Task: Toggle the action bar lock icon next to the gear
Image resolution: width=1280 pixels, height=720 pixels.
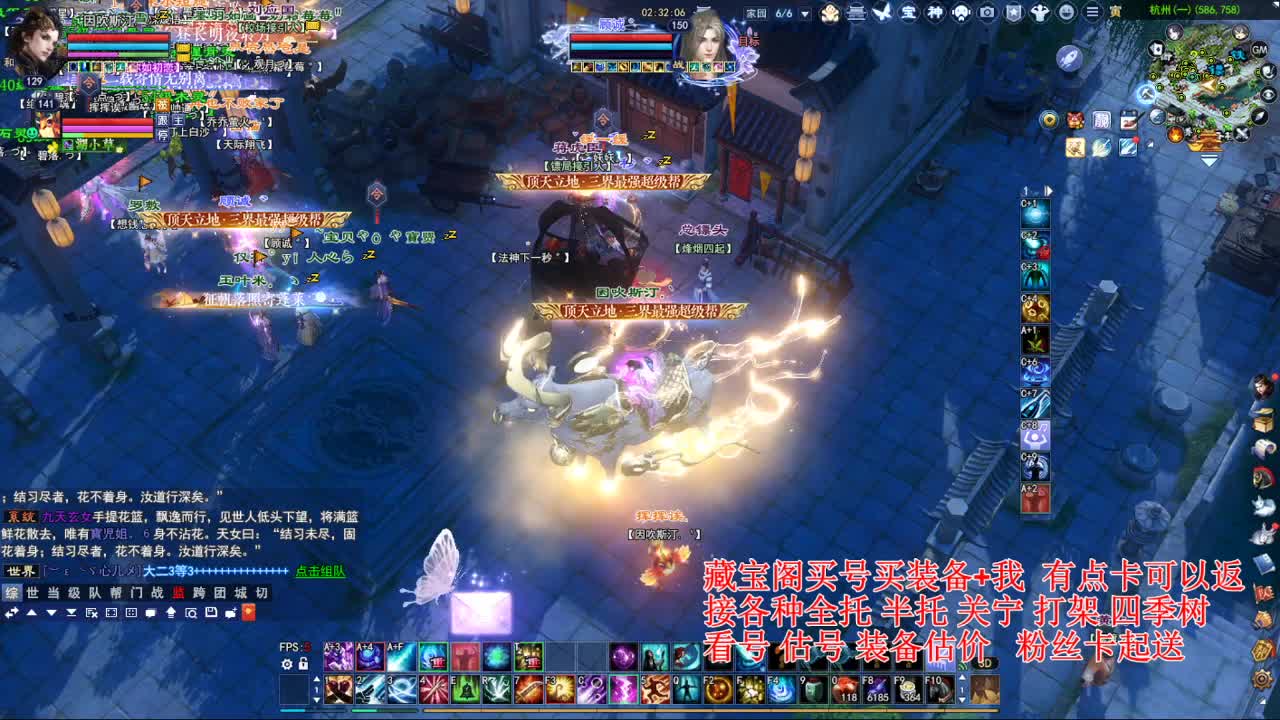Action: 302,664
